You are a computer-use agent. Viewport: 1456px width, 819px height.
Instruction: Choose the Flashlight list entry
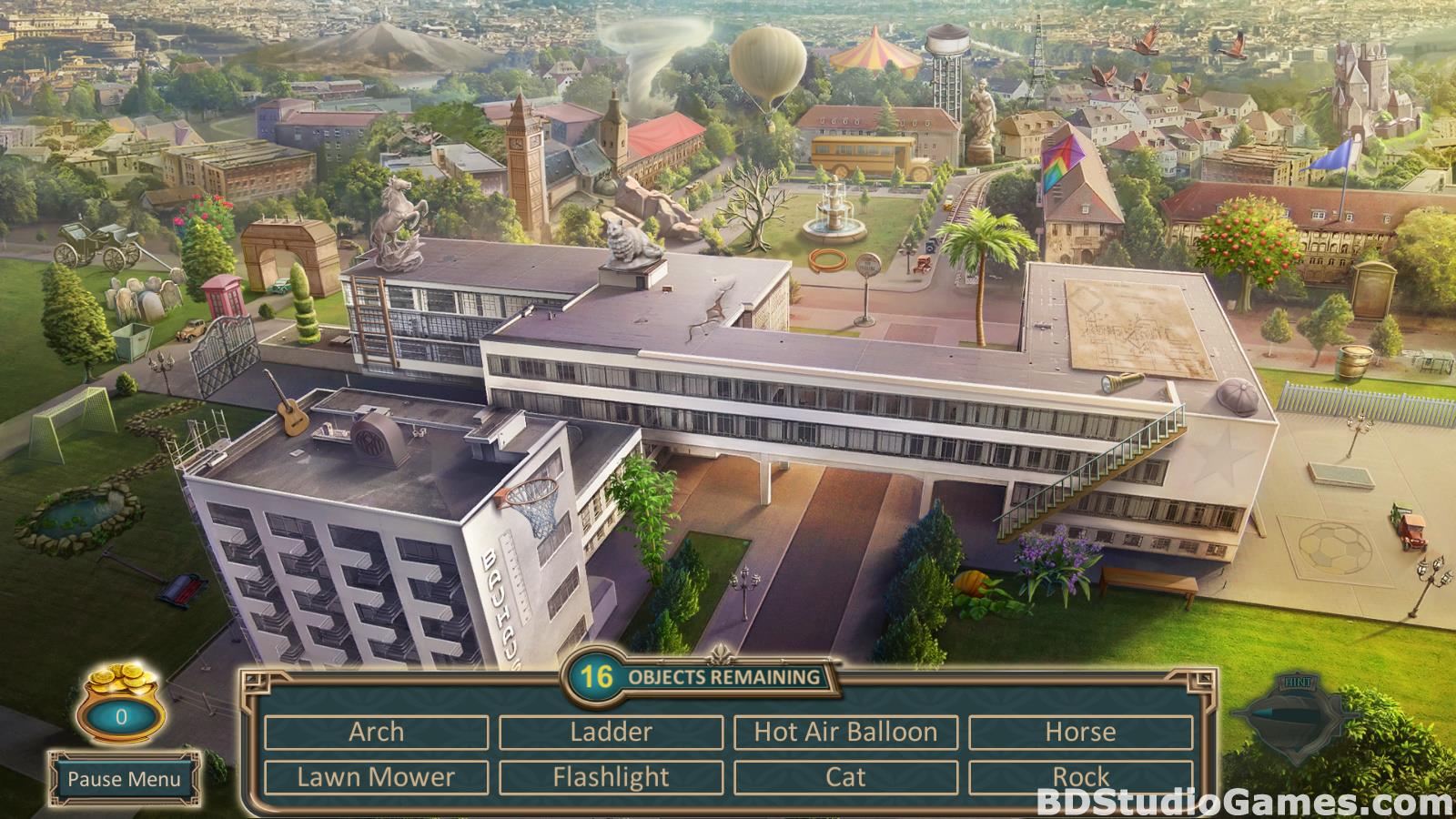[611, 777]
